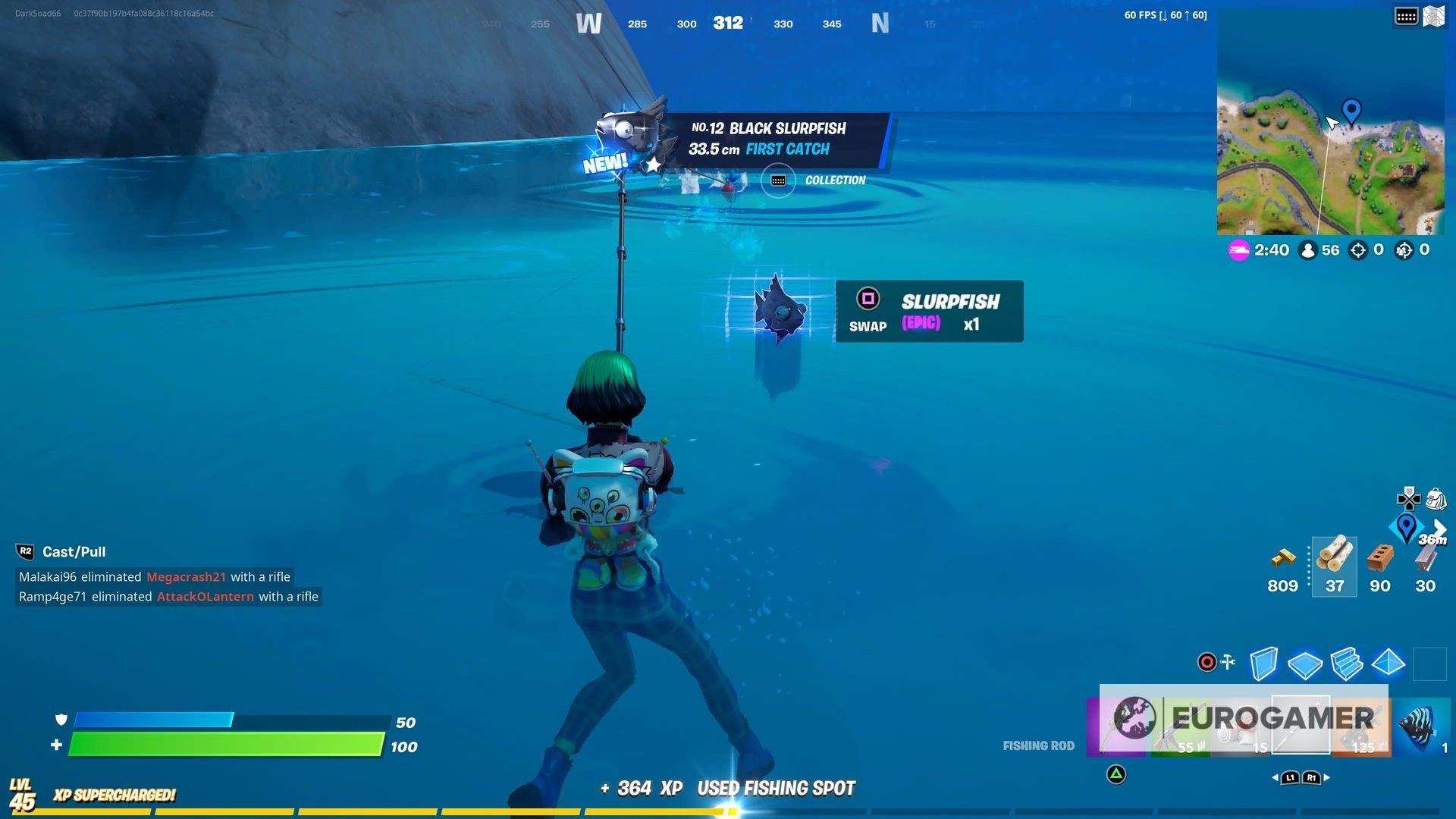Select the roof build piece

[x=1389, y=664]
